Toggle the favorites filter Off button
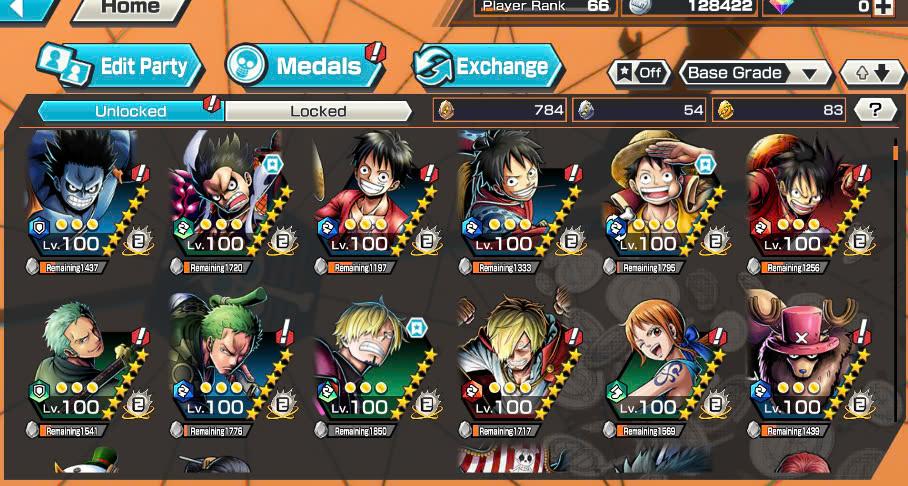 point(639,73)
